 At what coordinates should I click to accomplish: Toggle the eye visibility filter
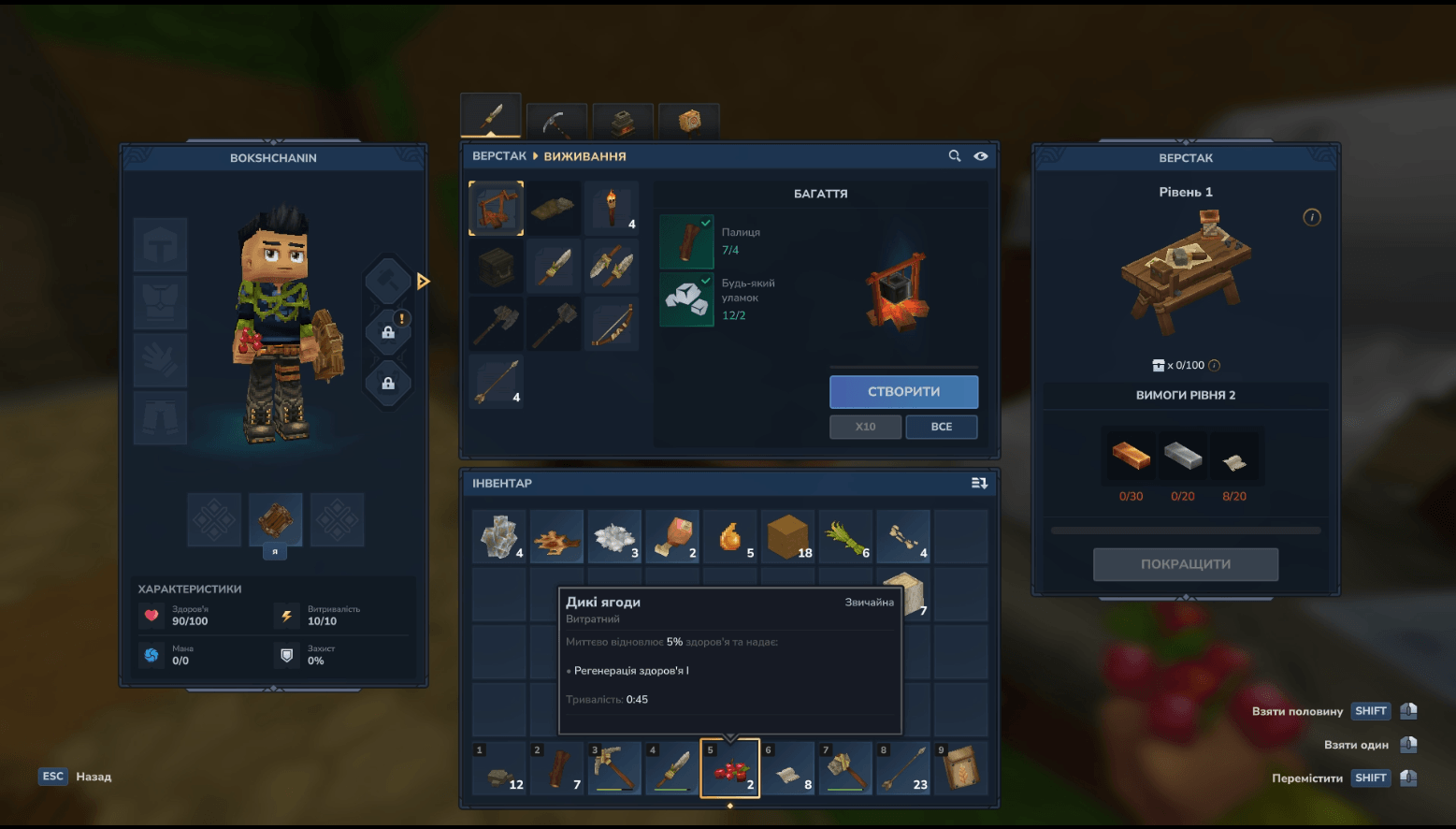pyautogui.click(x=981, y=156)
